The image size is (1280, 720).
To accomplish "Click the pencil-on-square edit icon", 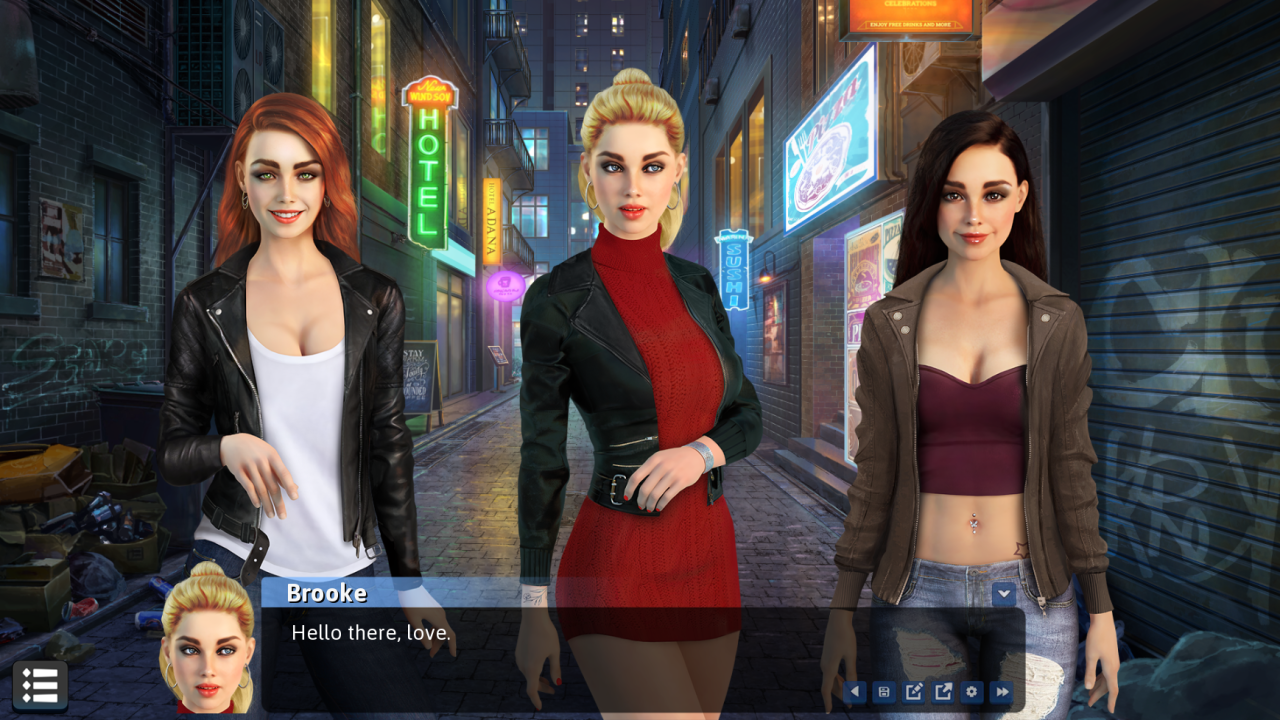I will [x=913, y=692].
